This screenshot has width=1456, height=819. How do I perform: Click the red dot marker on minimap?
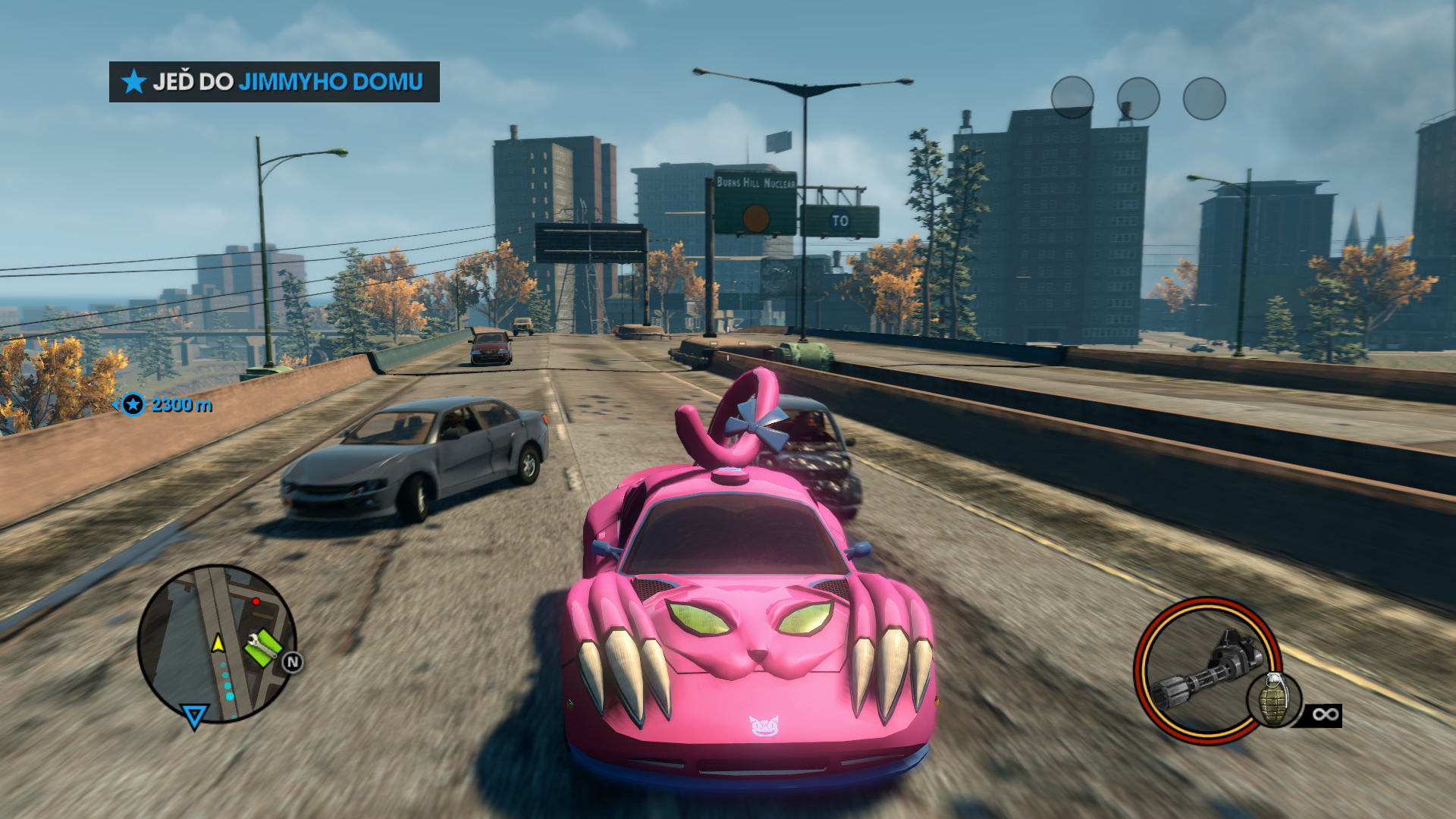point(256,601)
